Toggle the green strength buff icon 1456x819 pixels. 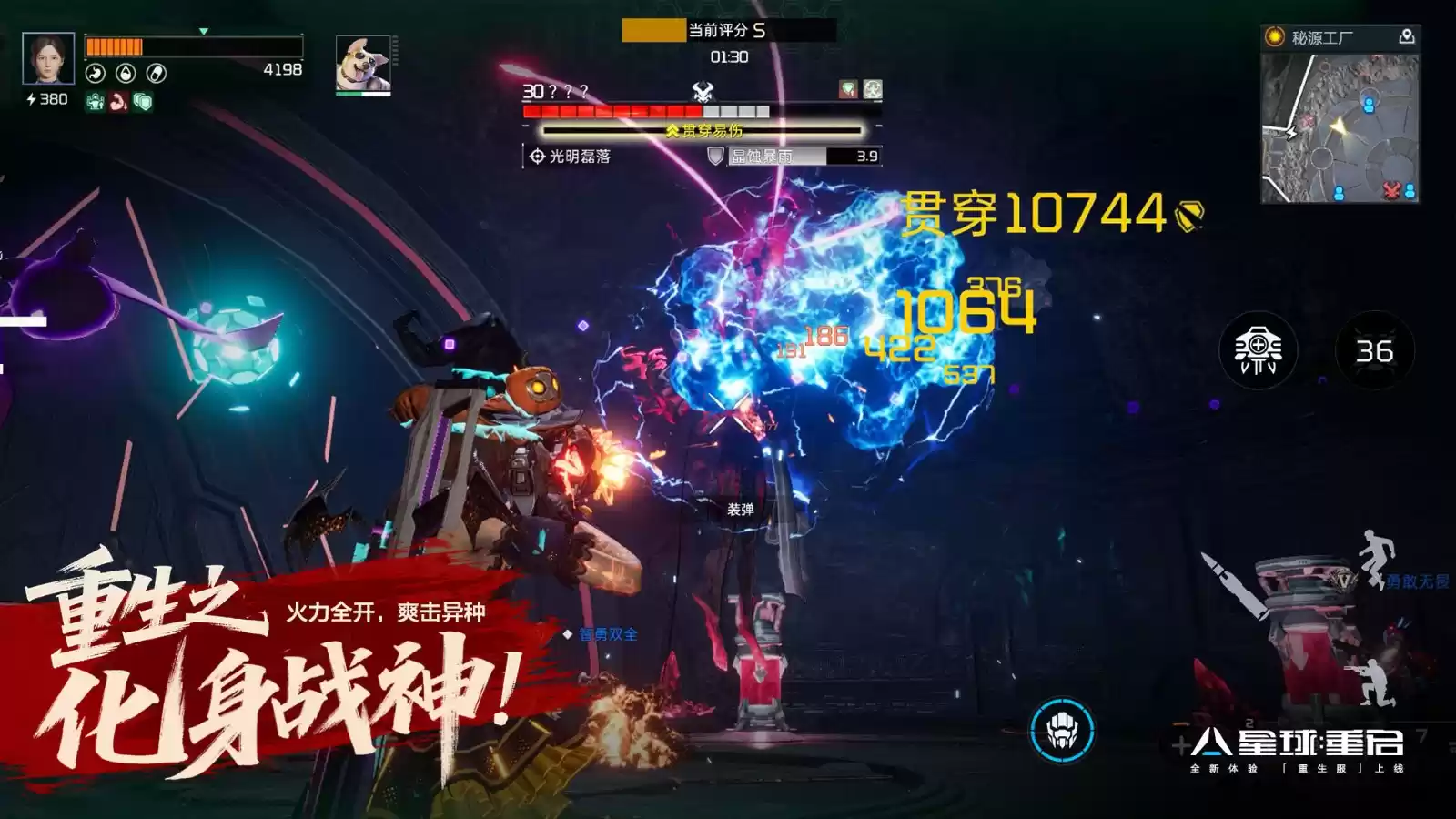click(x=96, y=101)
